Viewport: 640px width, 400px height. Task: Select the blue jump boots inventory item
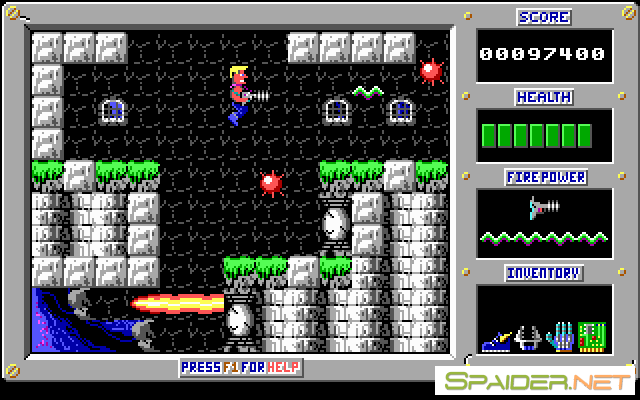pyautogui.click(x=494, y=339)
